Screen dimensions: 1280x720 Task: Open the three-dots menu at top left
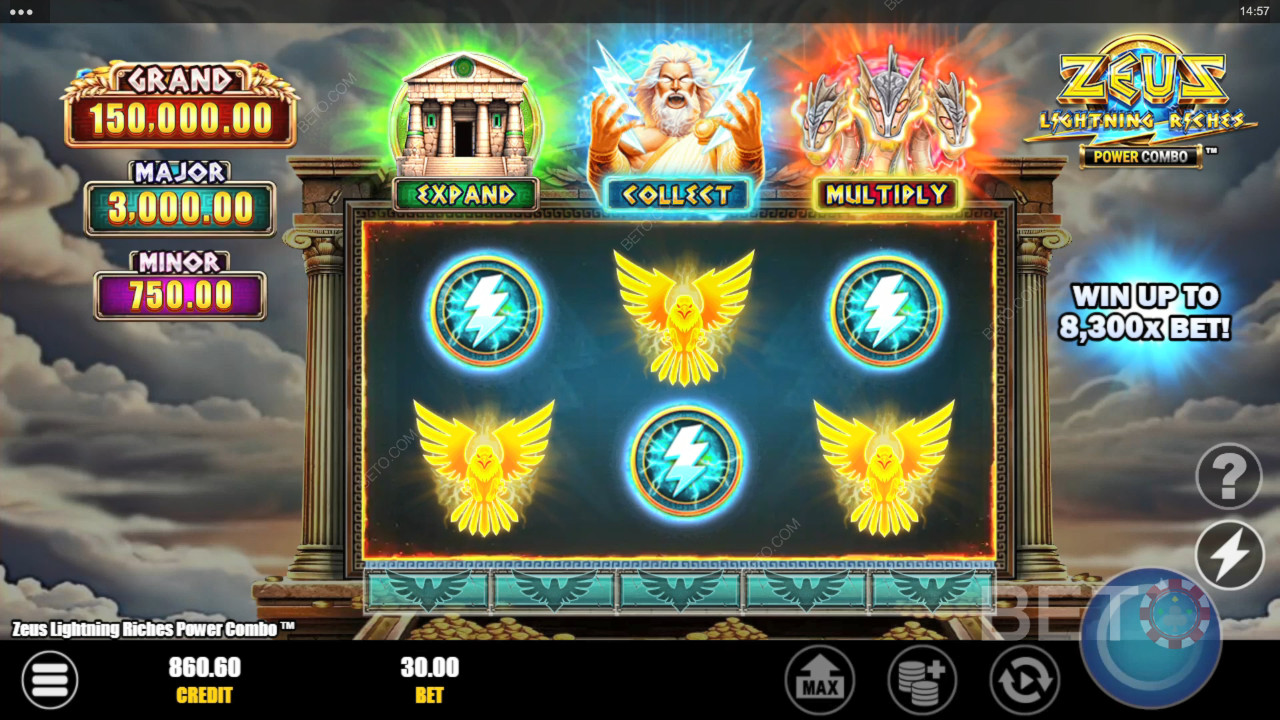[22, 14]
